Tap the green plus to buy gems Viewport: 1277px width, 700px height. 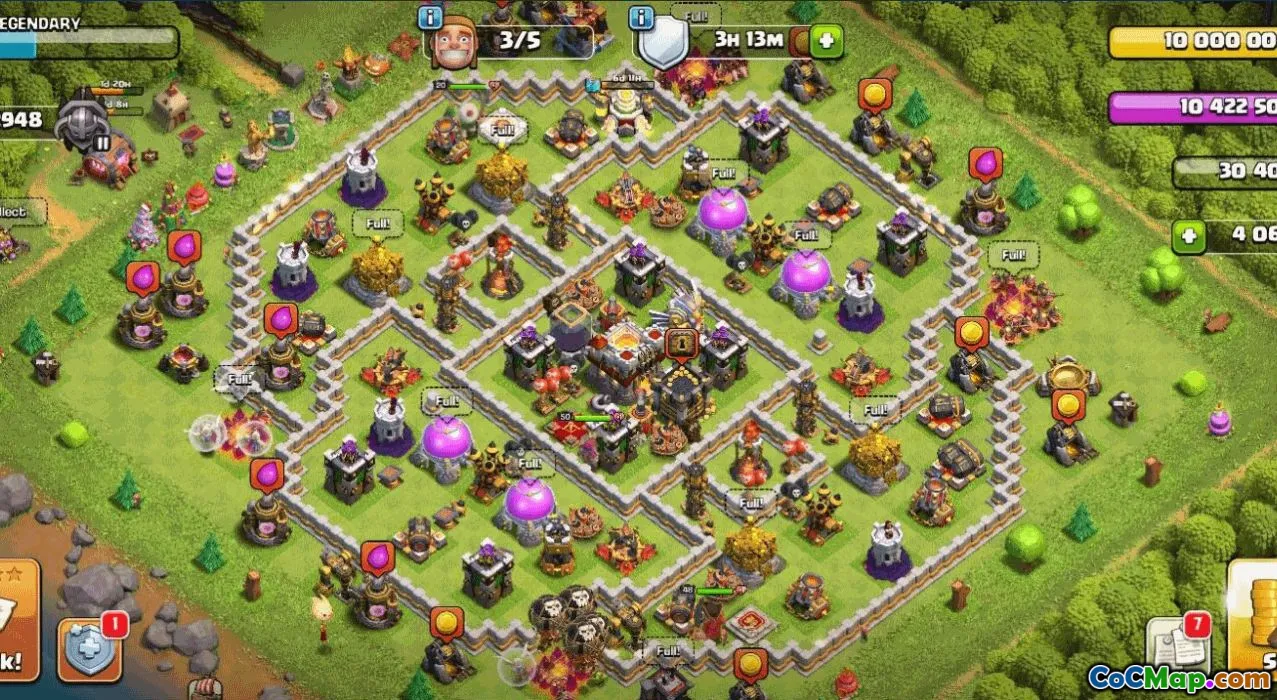[1189, 237]
